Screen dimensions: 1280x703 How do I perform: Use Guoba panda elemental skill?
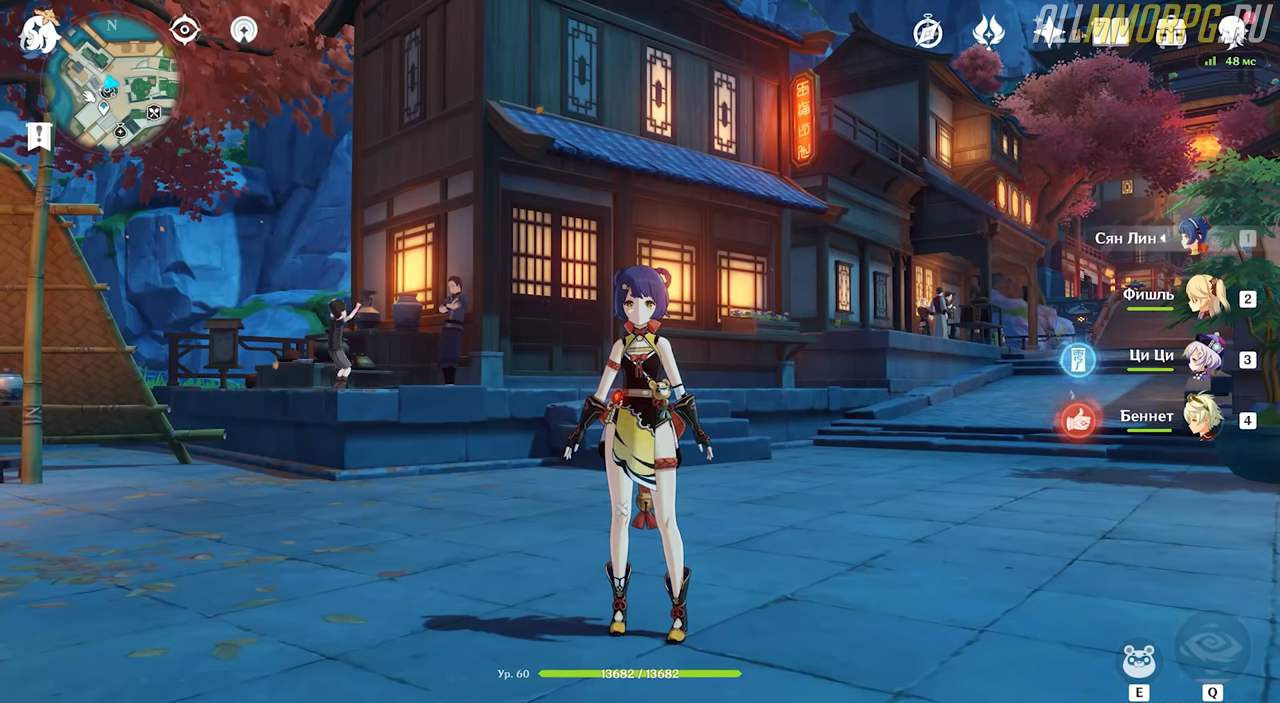pos(1139,661)
